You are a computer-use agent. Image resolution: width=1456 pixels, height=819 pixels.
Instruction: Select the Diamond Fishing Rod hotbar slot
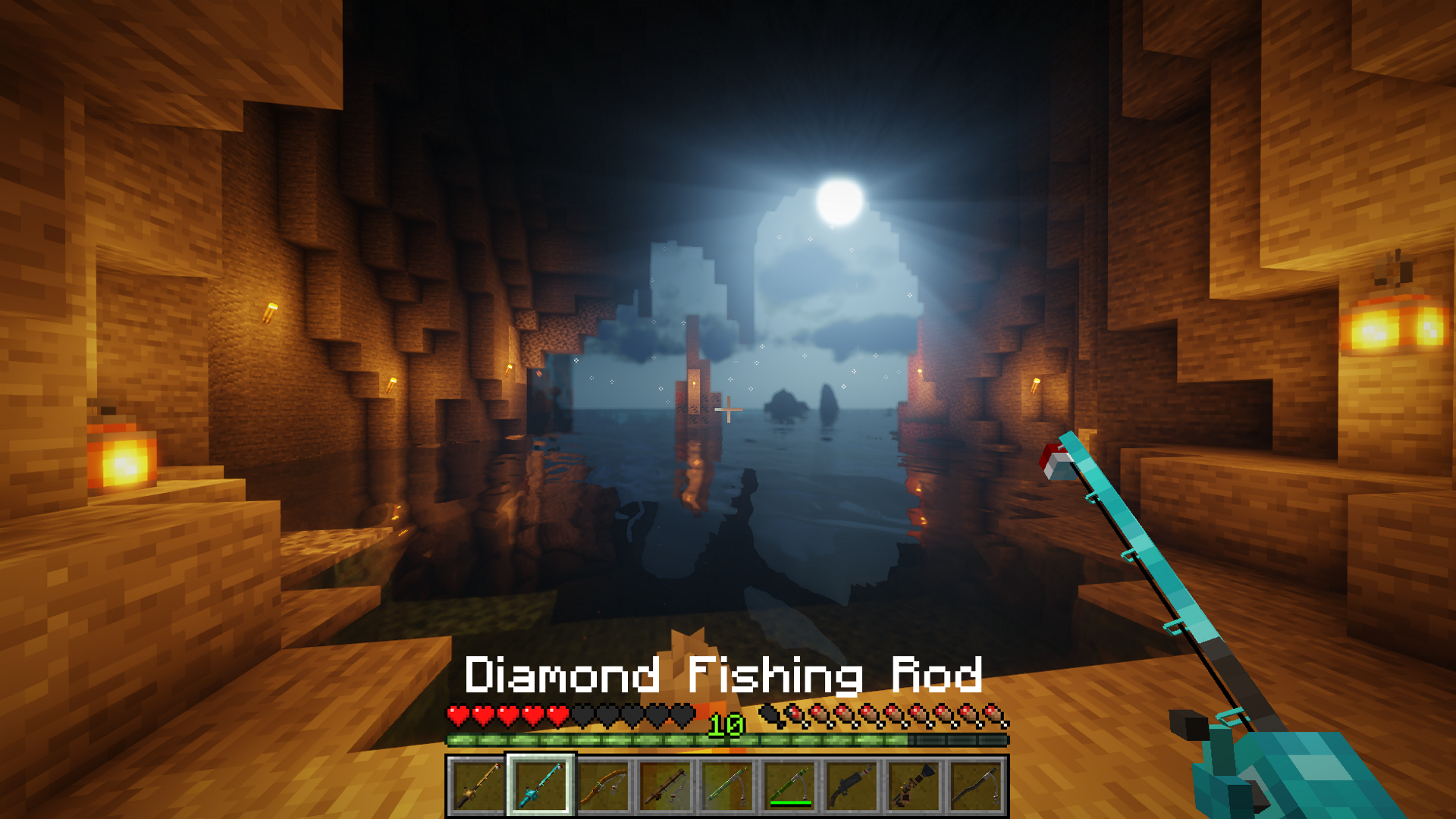[x=541, y=785]
